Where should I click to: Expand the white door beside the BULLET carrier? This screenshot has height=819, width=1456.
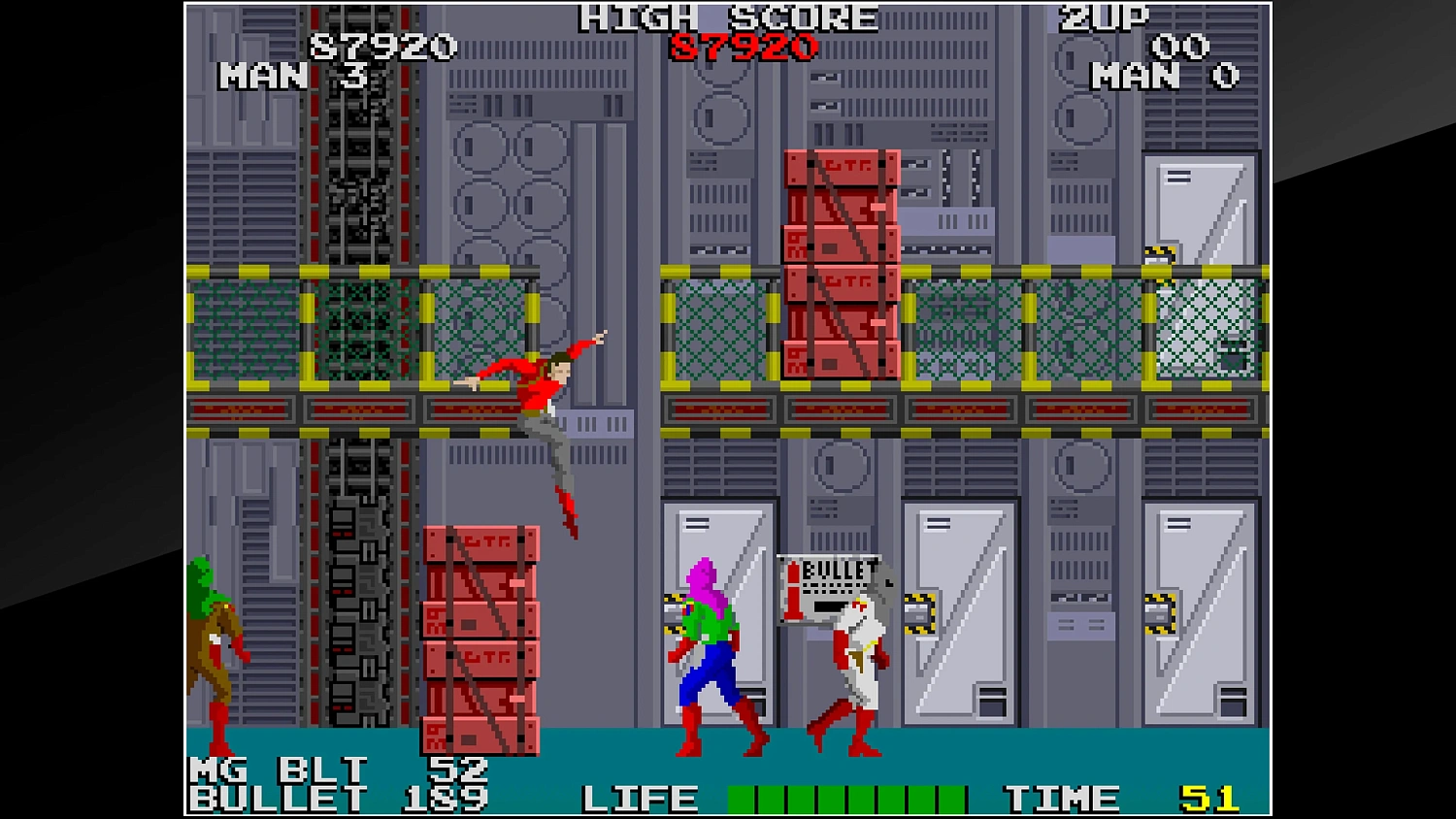point(961,611)
